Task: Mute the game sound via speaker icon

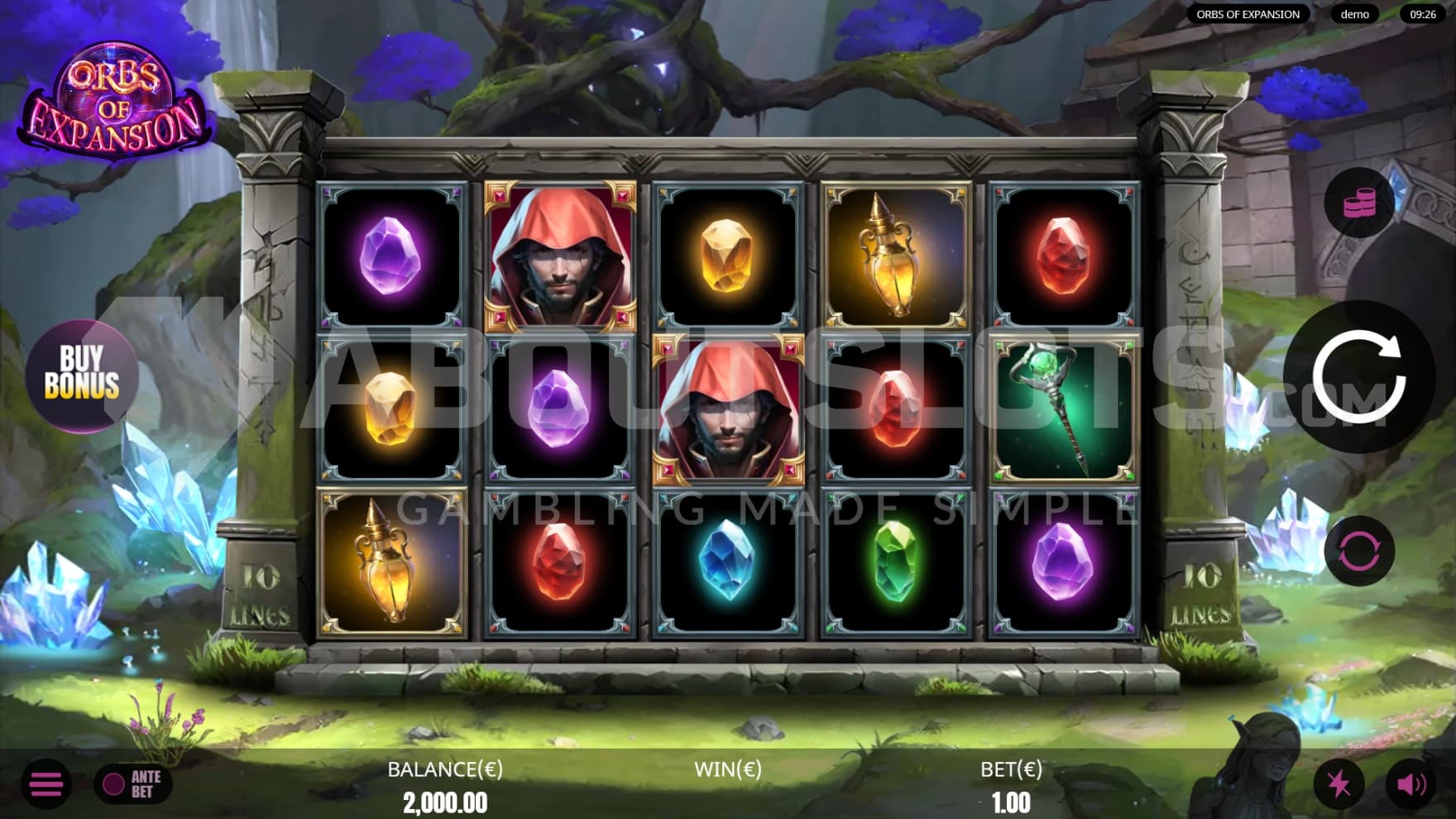Action: [x=1410, y=783]
